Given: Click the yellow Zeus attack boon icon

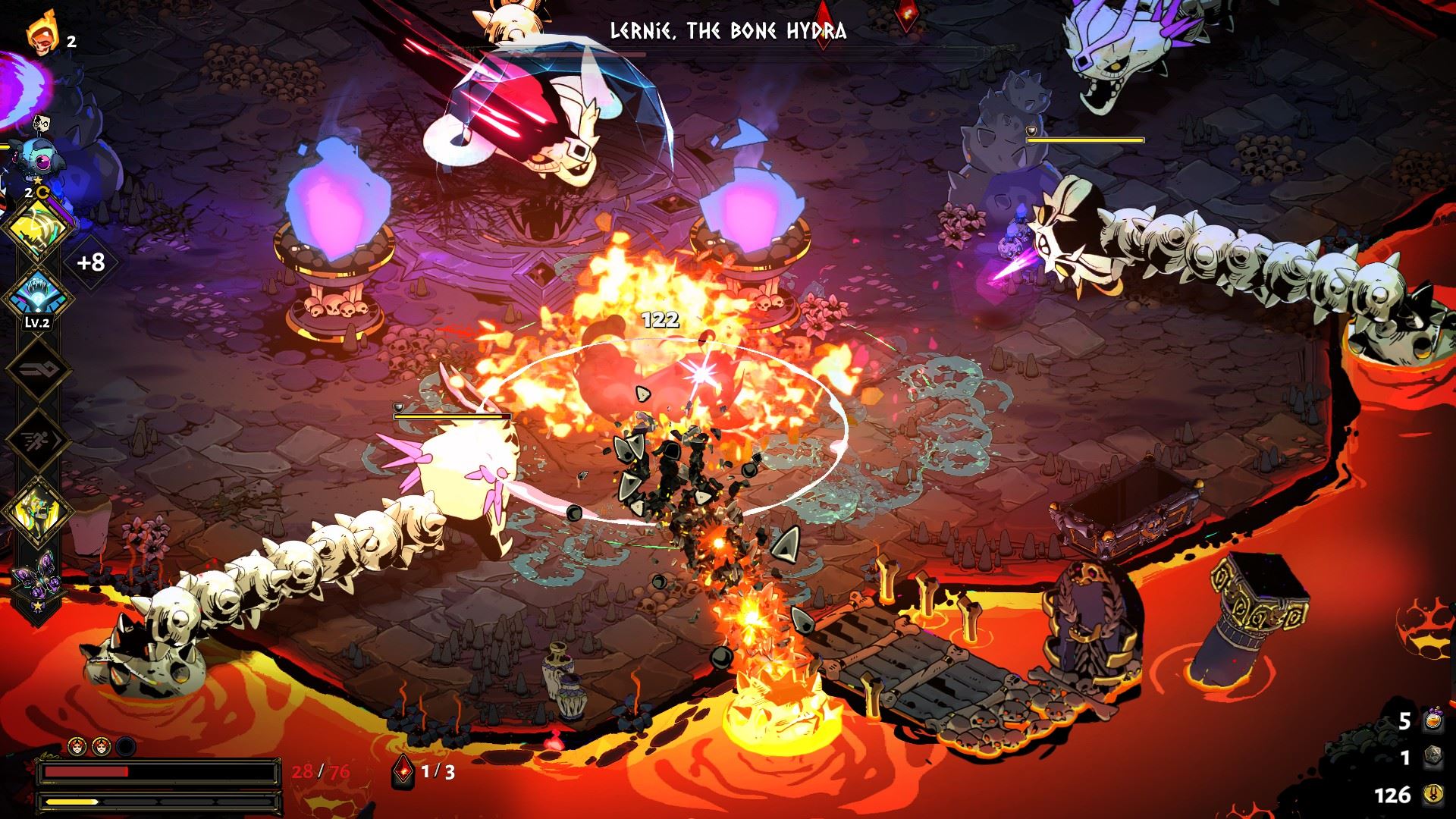Looking at the screenshot, I should (39, 226).
